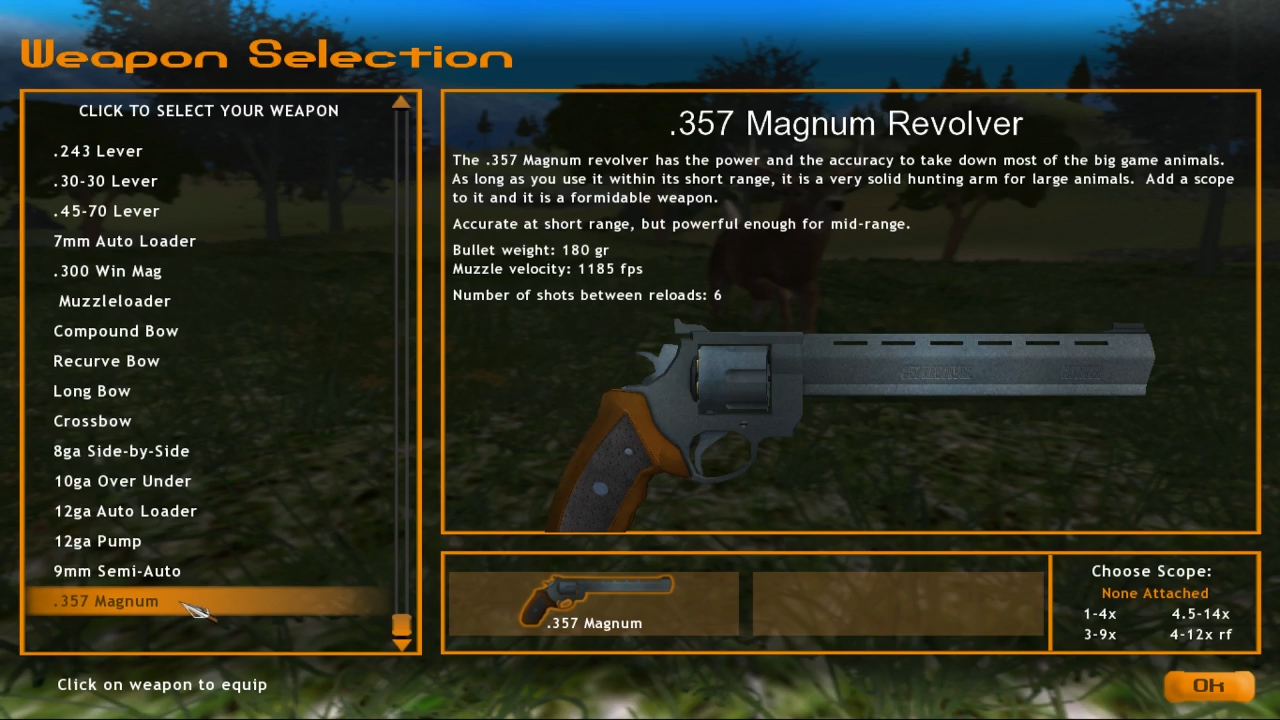
Task: Select the 9mm Semi-Auto pistol
Action: 117,570
